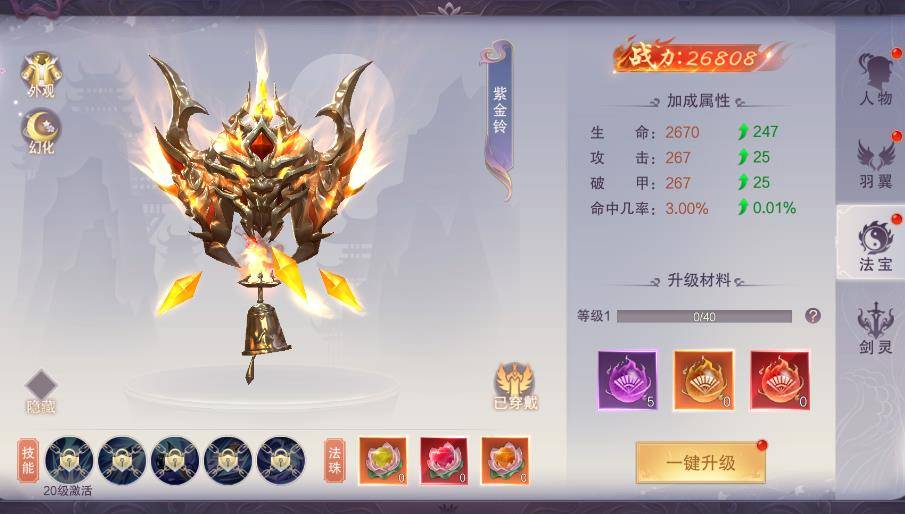Choose the pink-red lotus 法珠 slot
Screen dimensions: 905x514
443,461
